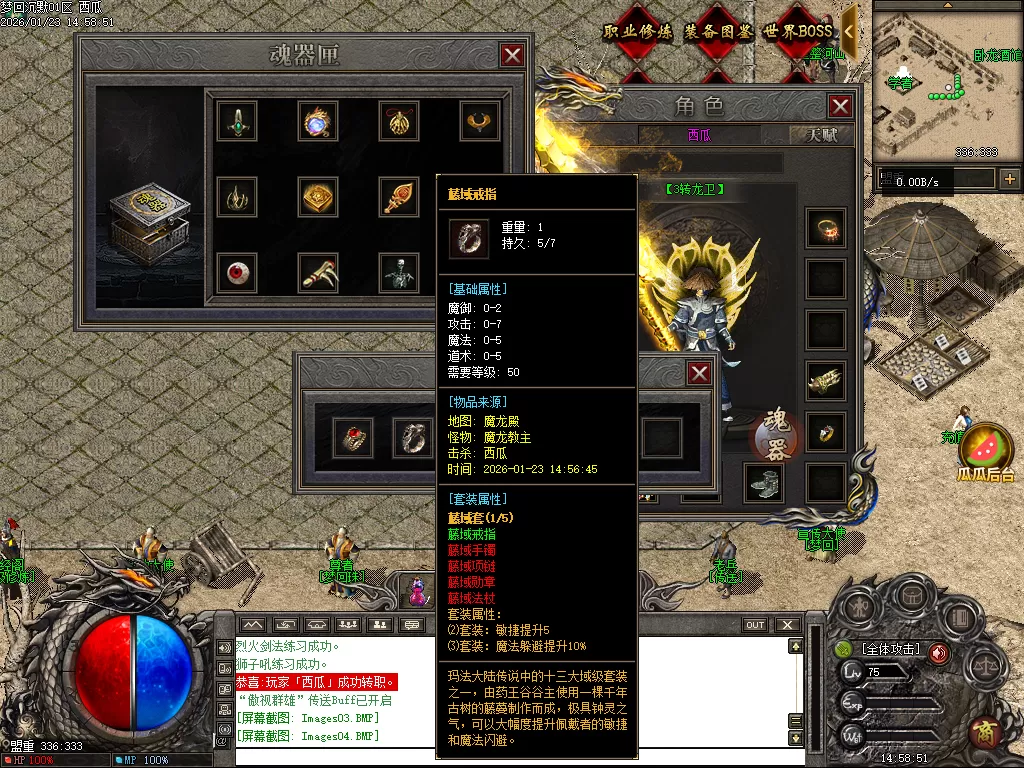The height and width of the screenshot is (768, 1024).
Task: Close the 魂器匣 soul artifact window
Action: (512, 55)
